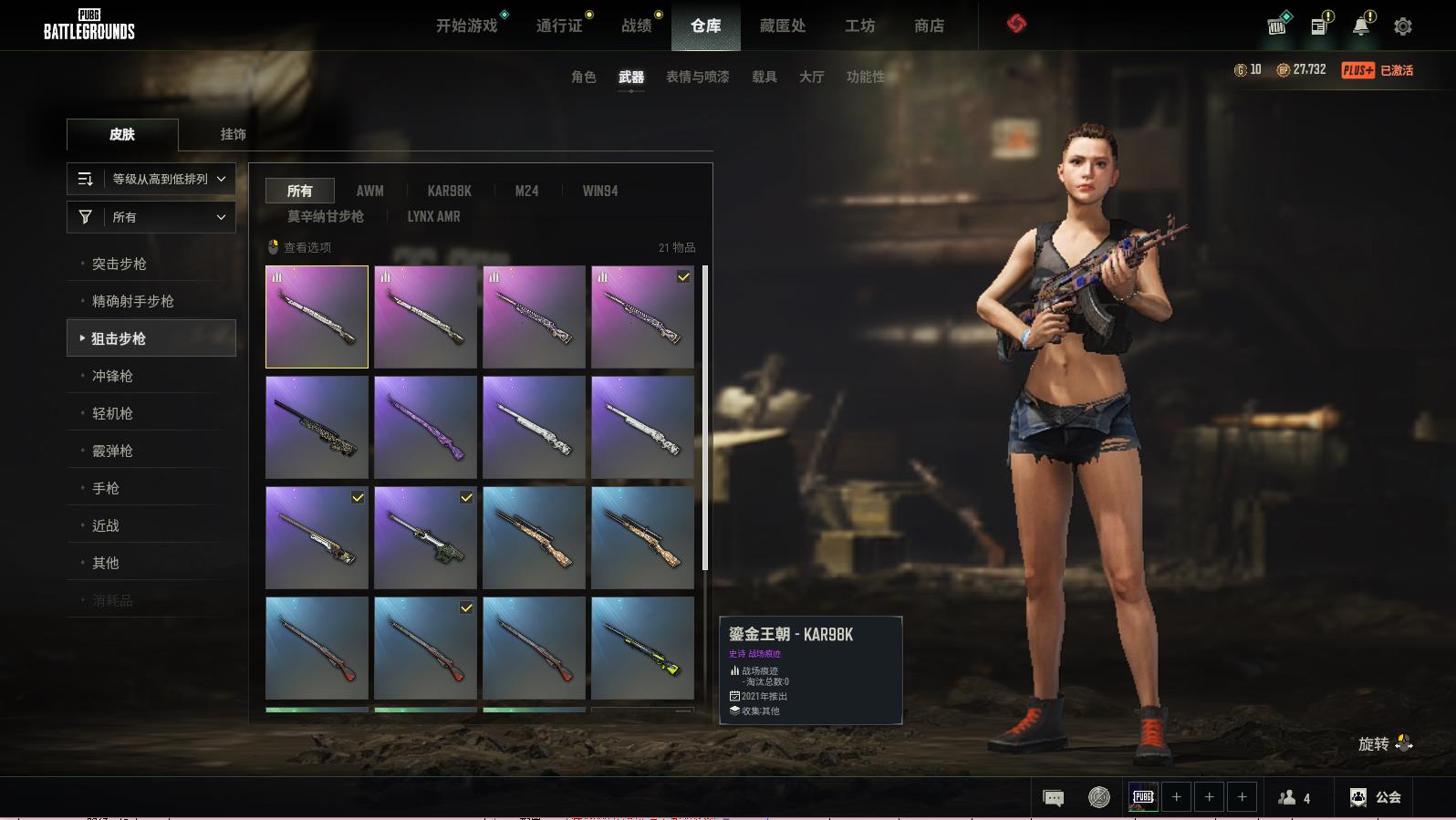The image size is (1456, 820).
Task: Go to the 通行证 pass page
Action: click(559, 26)
